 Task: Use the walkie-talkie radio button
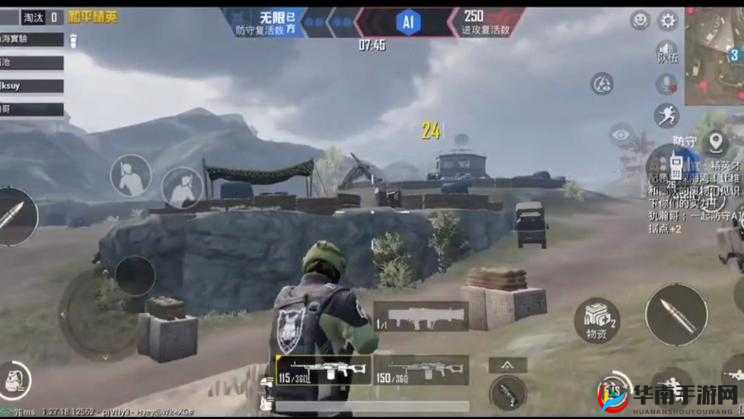tap(676, 165)
